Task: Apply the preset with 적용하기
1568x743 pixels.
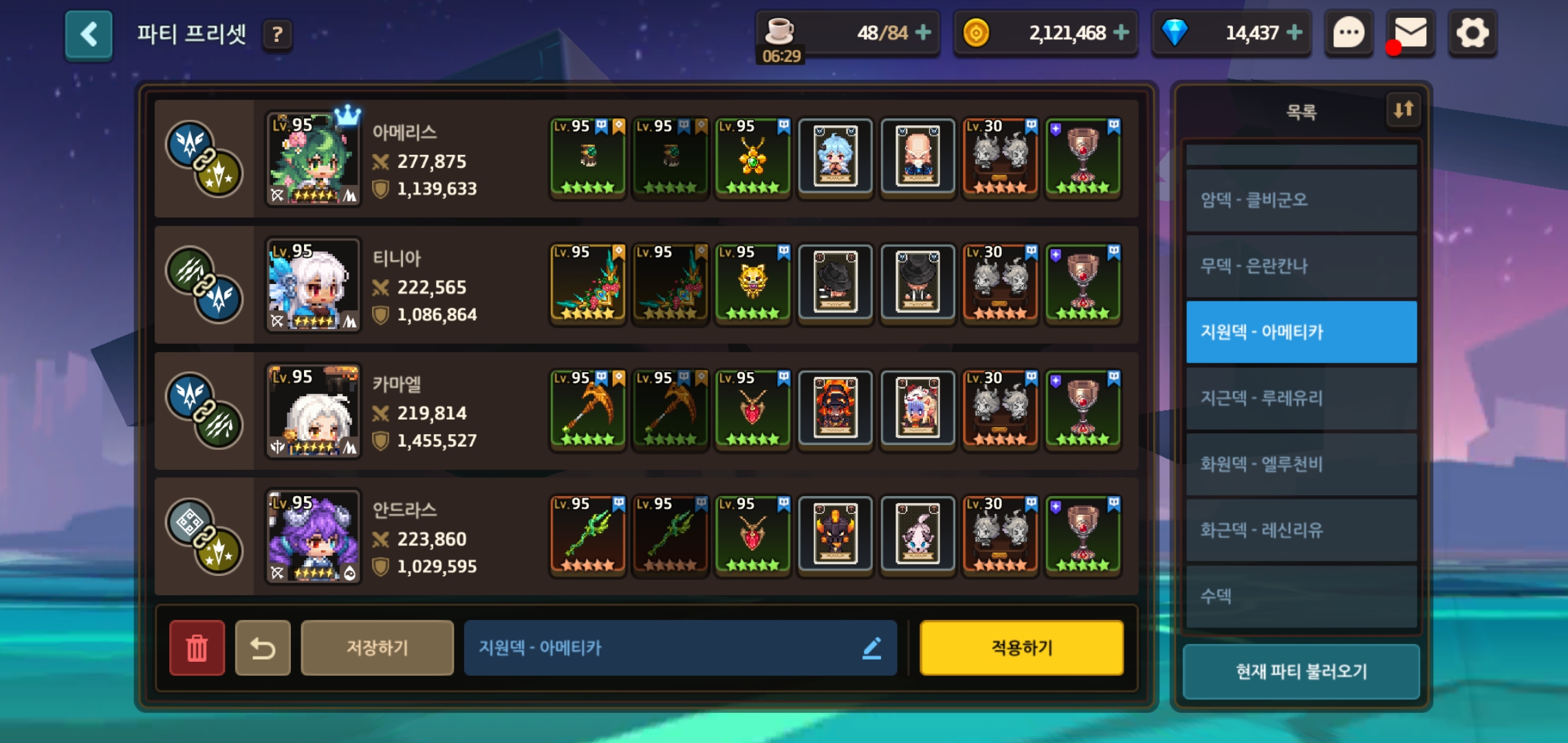Action: 1021,647
